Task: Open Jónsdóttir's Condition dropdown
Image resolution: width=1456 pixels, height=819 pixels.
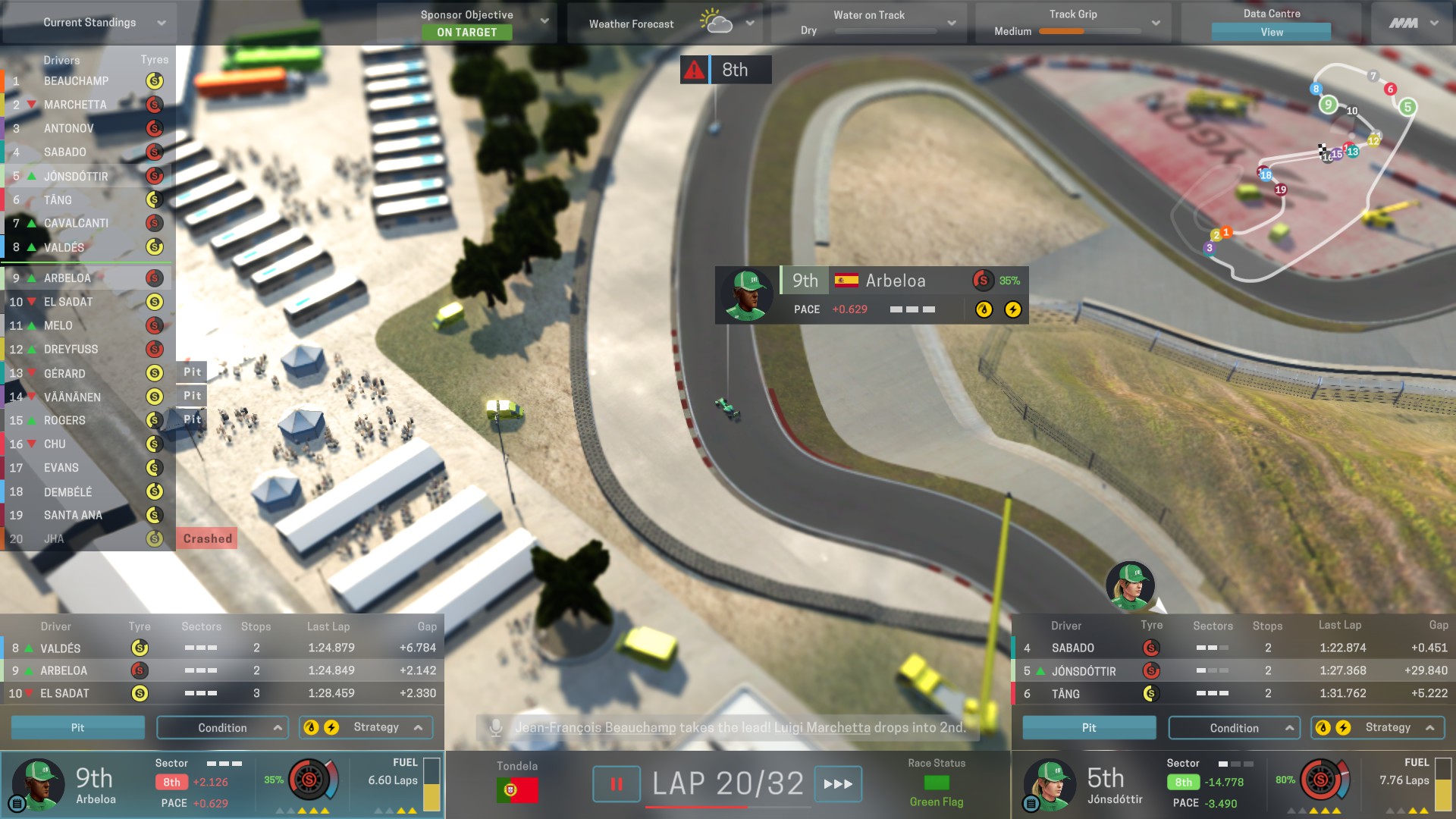Action: click(x=1234, y=728)
